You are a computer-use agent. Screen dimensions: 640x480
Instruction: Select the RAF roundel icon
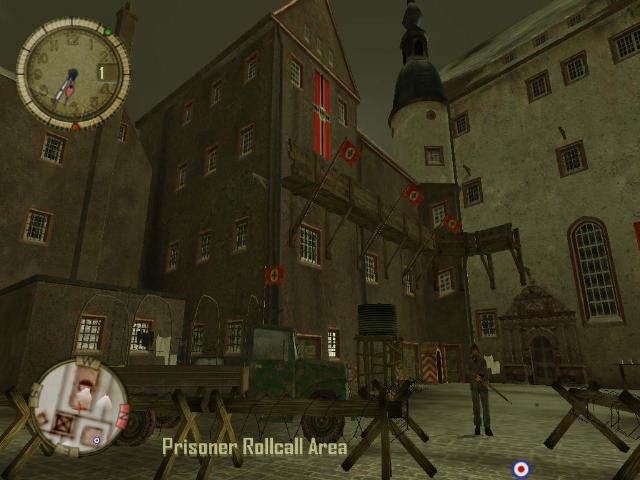tap(520, 468)
